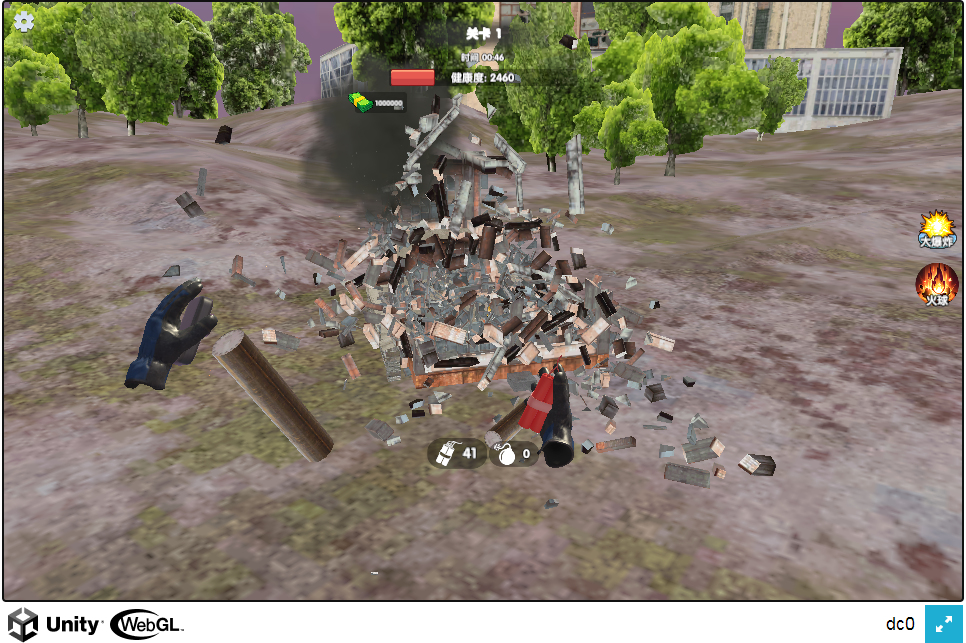Select the dynamite weapon slot
Image resolution: width=966 pixels, height=643 pixels.
click(x=457, y=453)
